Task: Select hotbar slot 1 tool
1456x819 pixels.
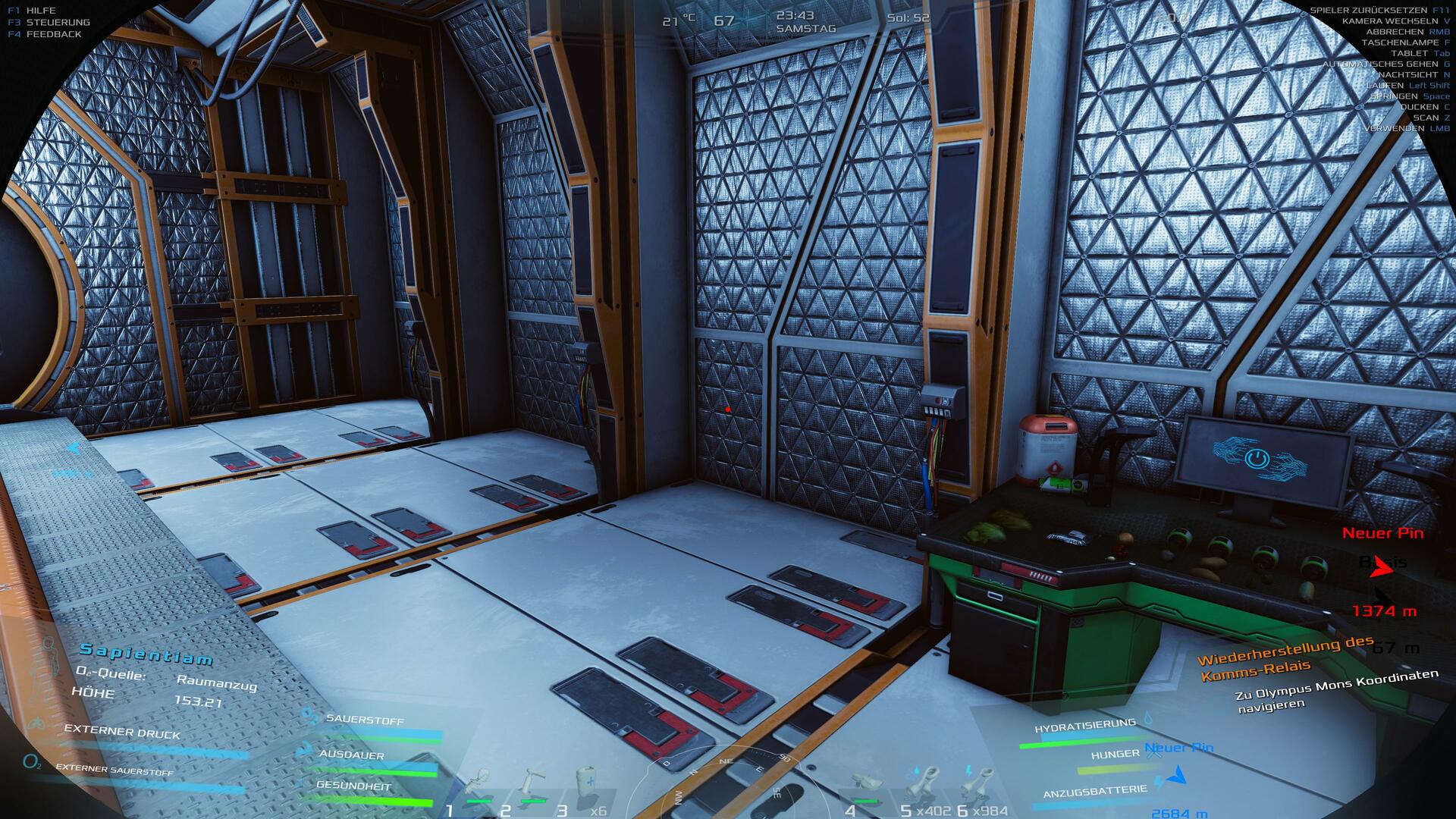Action: pyautogui.click(x=478, y=785)
